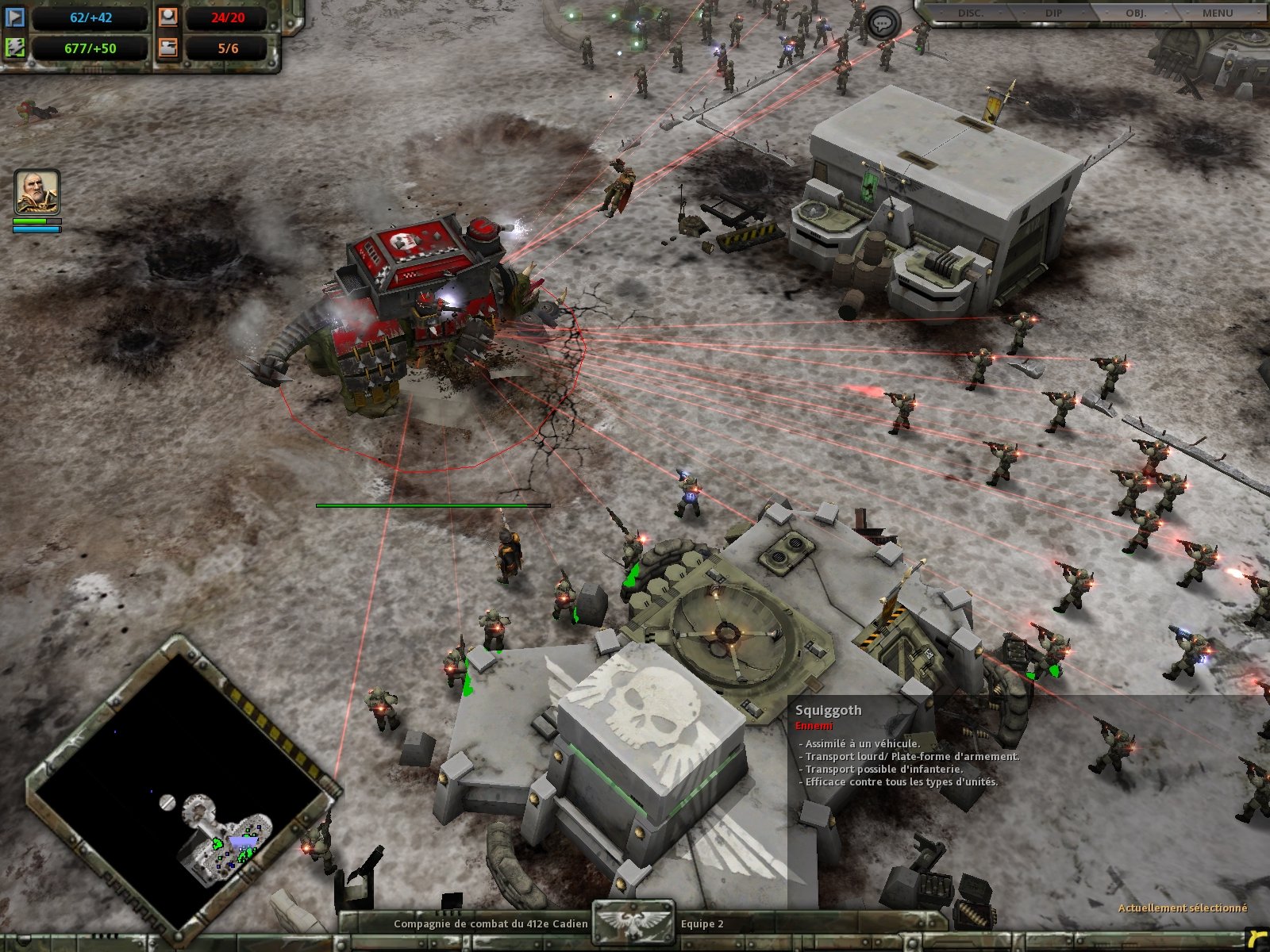Click the orange squad cap icon
Screen dimensions: 1270x952
click(168, 18)
